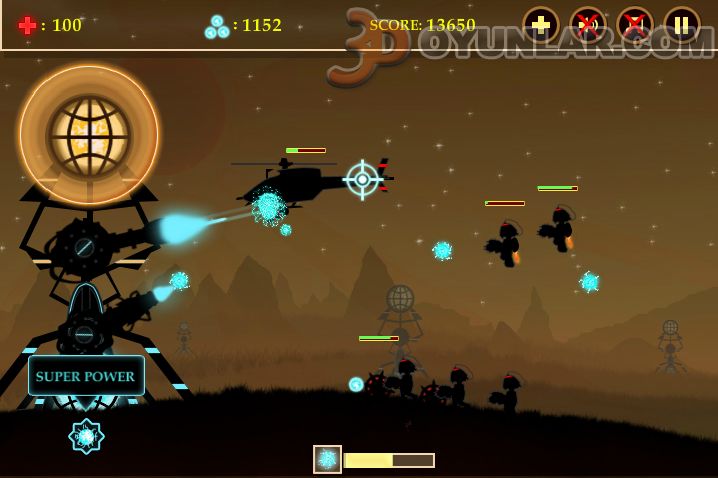This screenshot has height=478, width=718.
Task: Click the yellow plus button
Action: click(541, 25)
